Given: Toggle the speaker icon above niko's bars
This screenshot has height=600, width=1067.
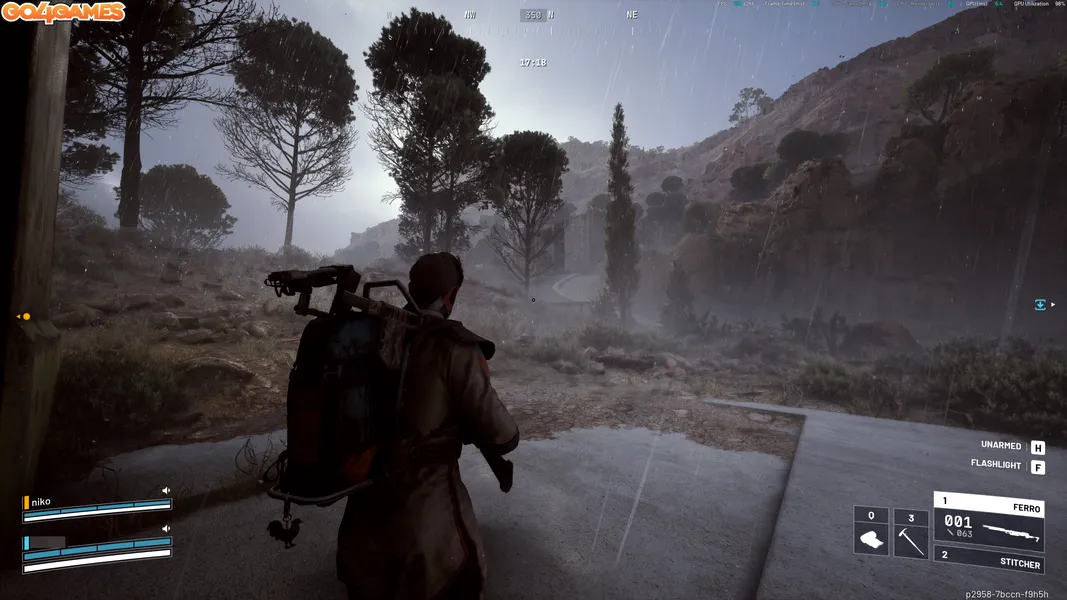Looking at the screenshot, I should tap(166, 491).
